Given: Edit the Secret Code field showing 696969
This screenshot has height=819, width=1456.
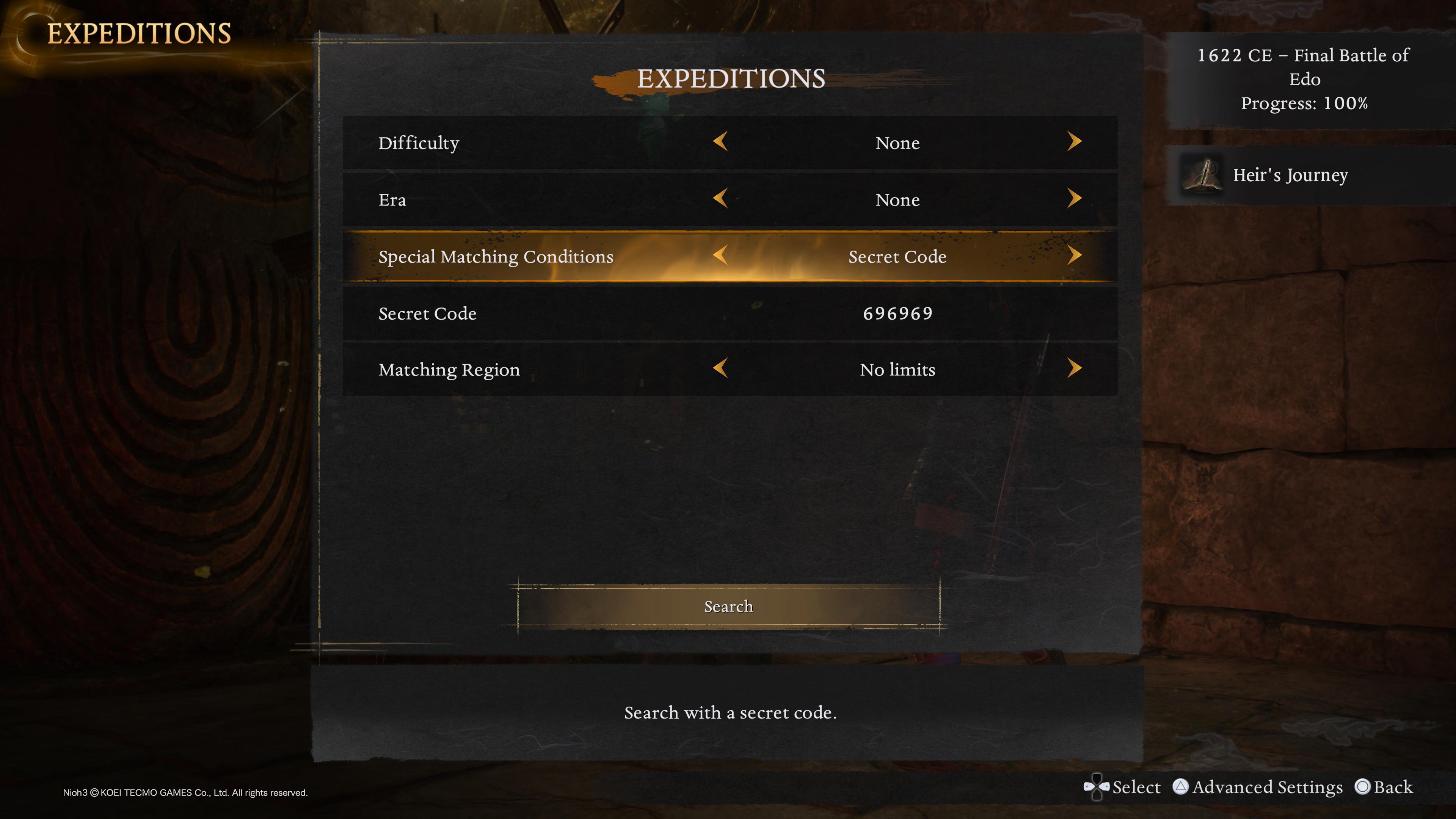Looking at the screenshot, I should pyautogui.click(x=897, y=314).
